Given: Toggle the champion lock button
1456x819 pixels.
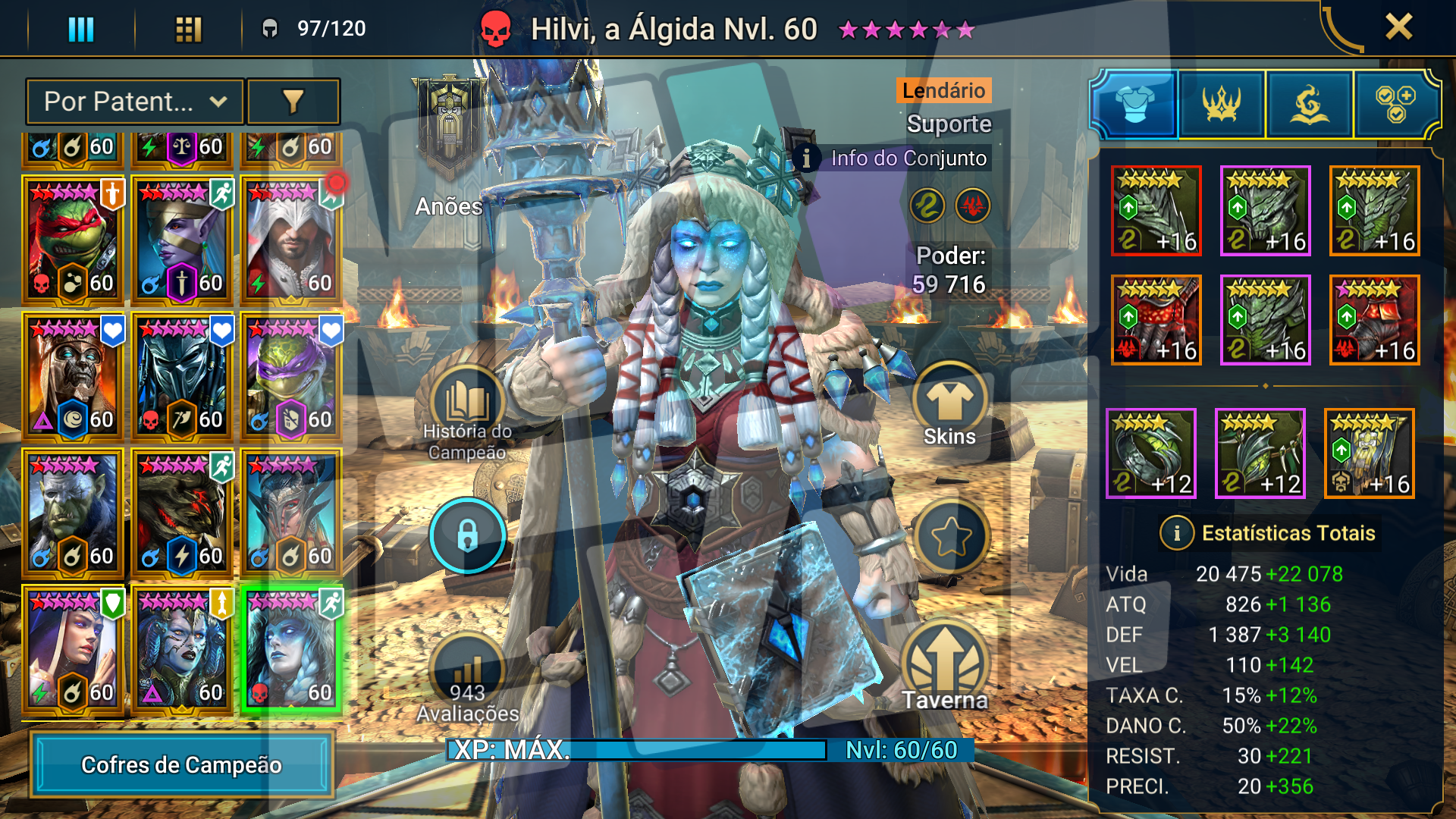Looking at the screenshot, I should 467,535.
